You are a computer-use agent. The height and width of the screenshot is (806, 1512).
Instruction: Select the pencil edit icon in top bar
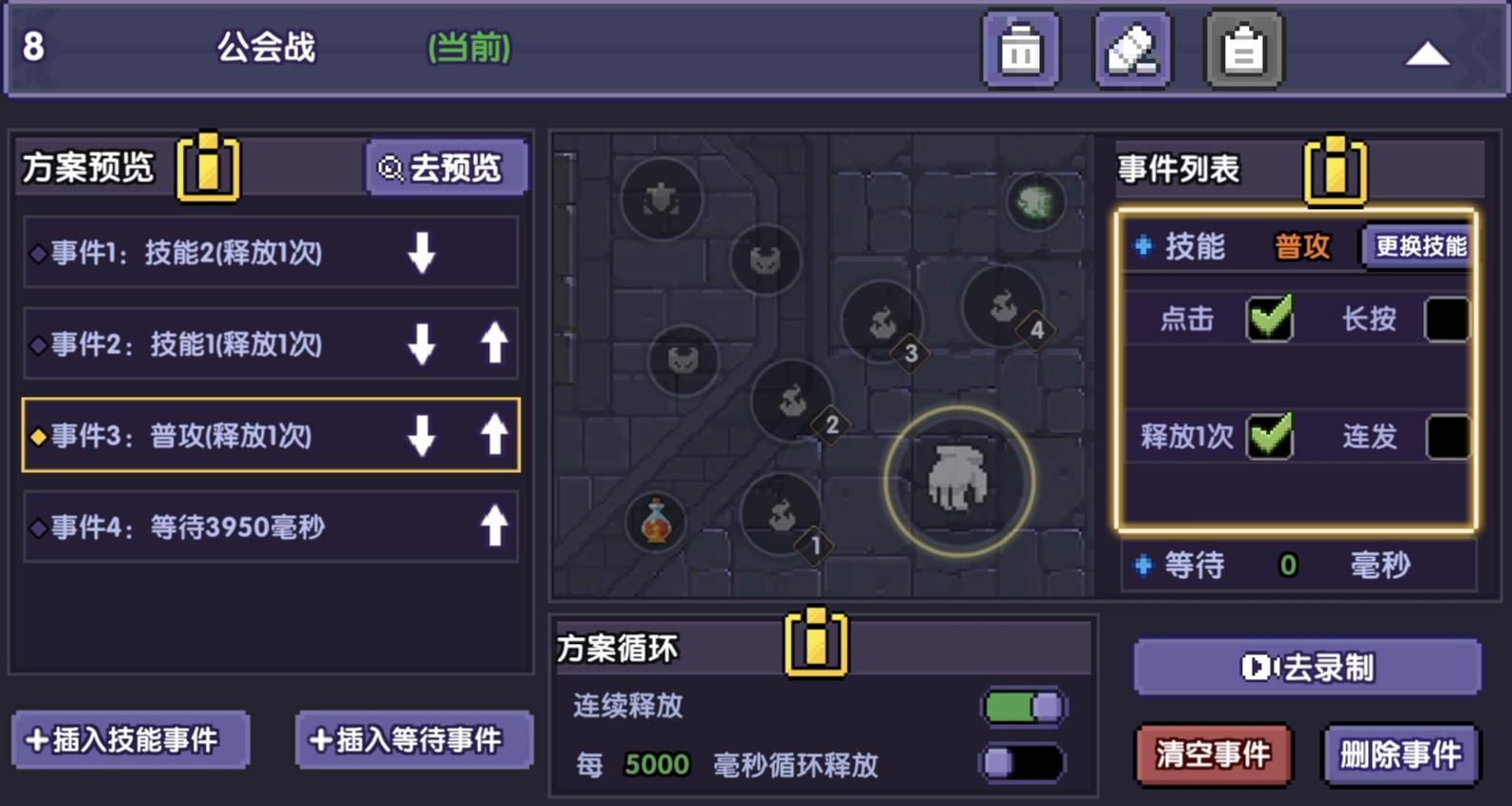pyautogui.click(x=1132, y=49)
